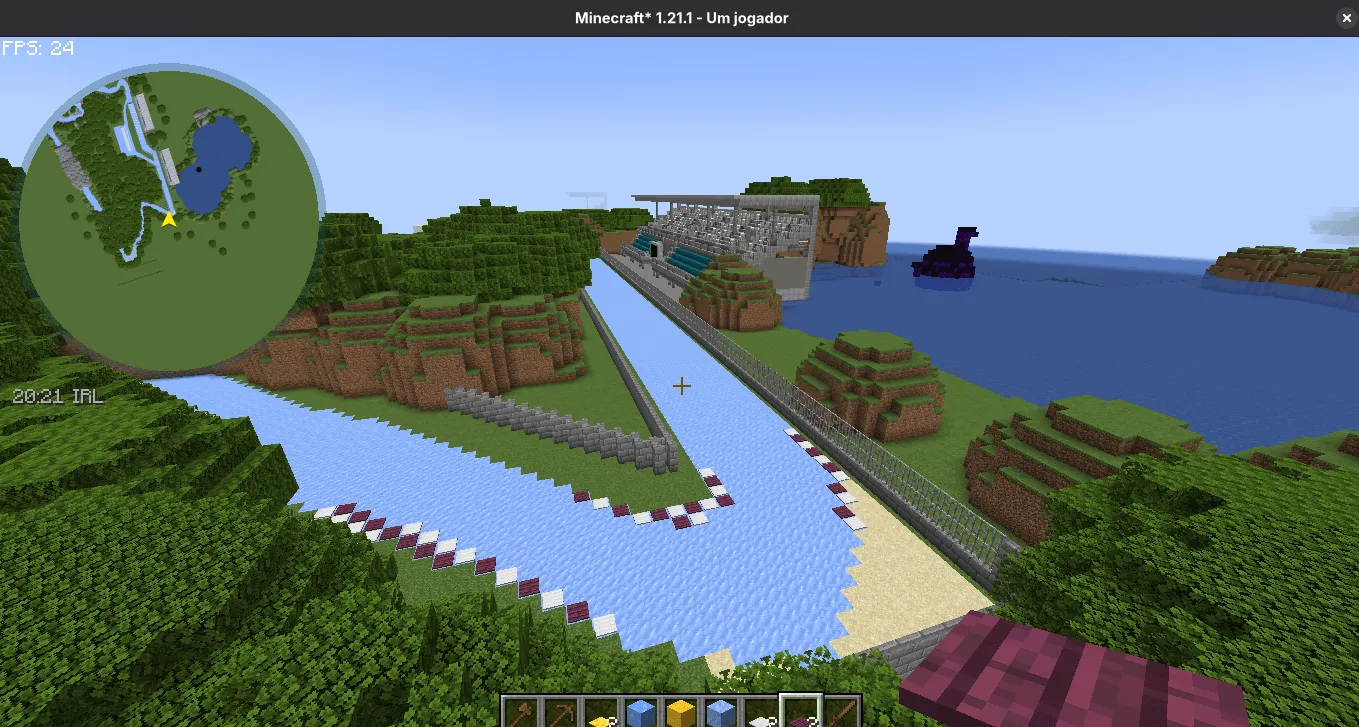The height and width of the screenshot is (727, 1359).
Task: Select the wooden axe in the hotbar
Action: pyautogui.click(x=520, y=710)
